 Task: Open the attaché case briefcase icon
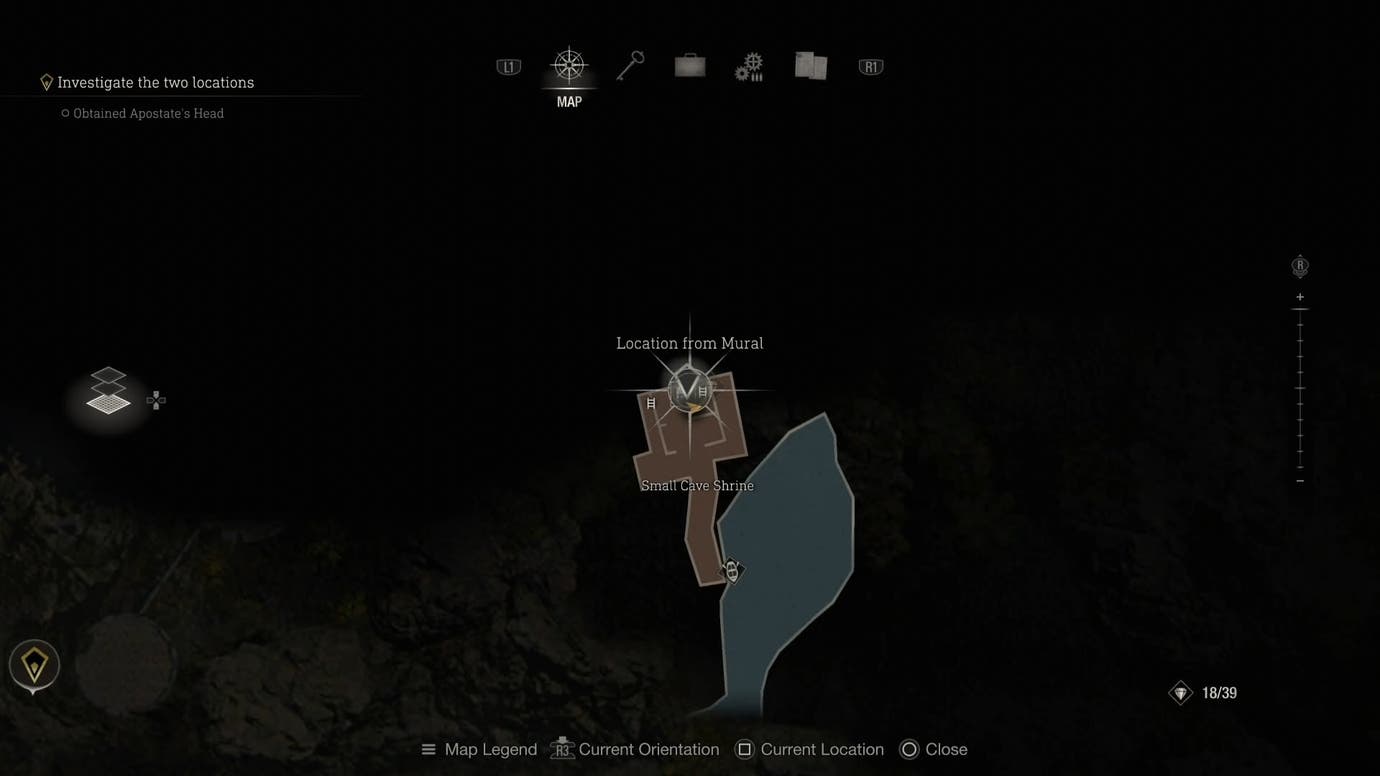pos(689,65)
